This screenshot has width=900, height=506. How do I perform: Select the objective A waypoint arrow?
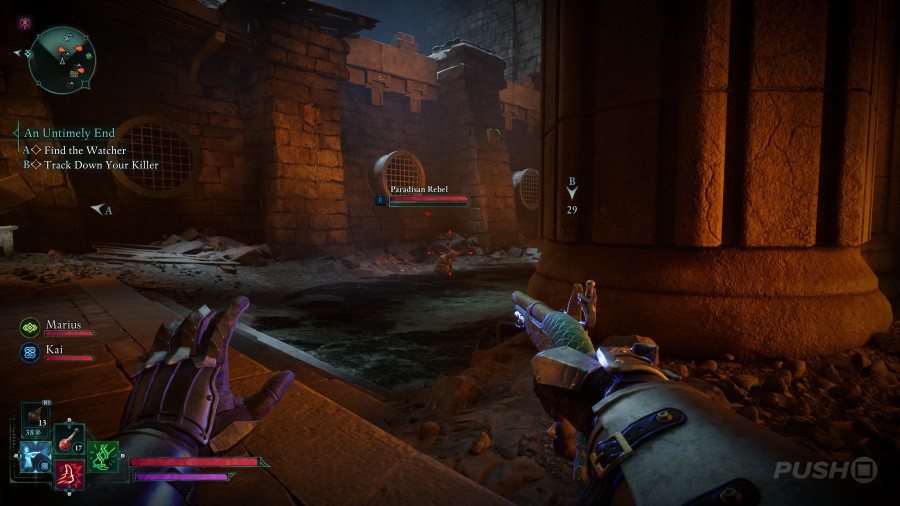point(100,210)
